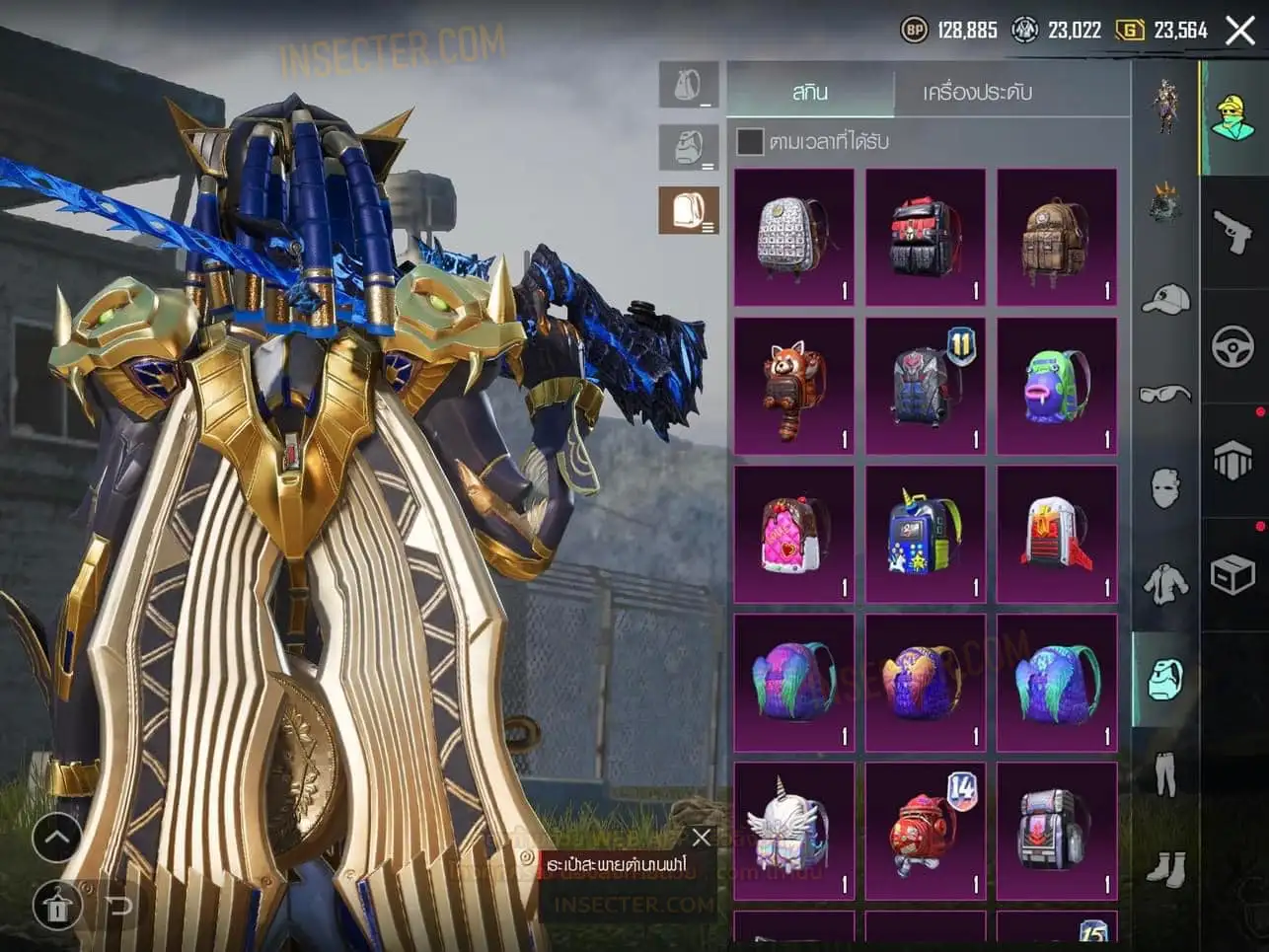The height and width of the screenshot is (952, 1269).
Task: Show the glasses category
Action: tap(1165, 394)
